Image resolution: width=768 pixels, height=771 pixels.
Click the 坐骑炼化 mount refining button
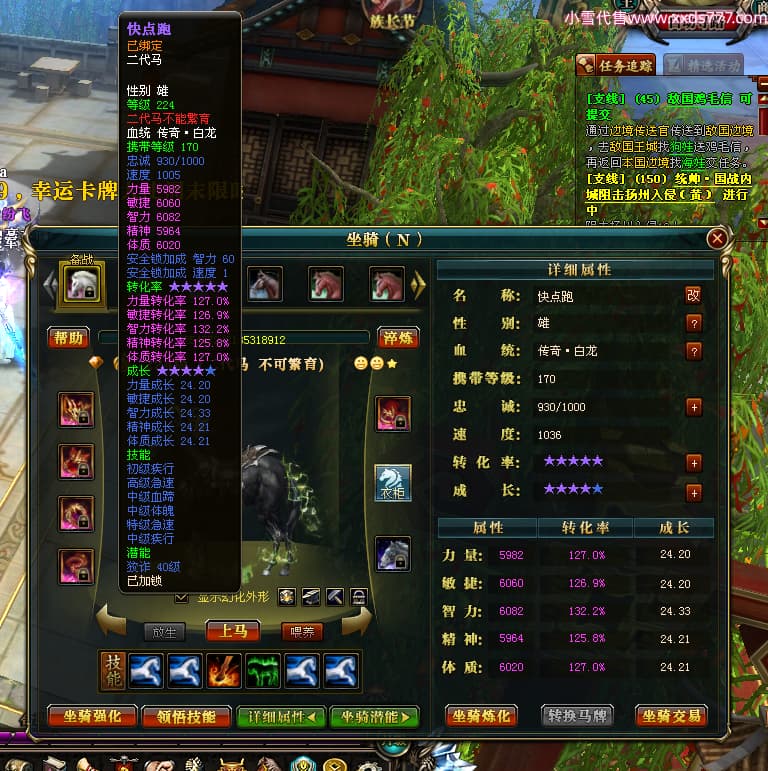point(482,716)
